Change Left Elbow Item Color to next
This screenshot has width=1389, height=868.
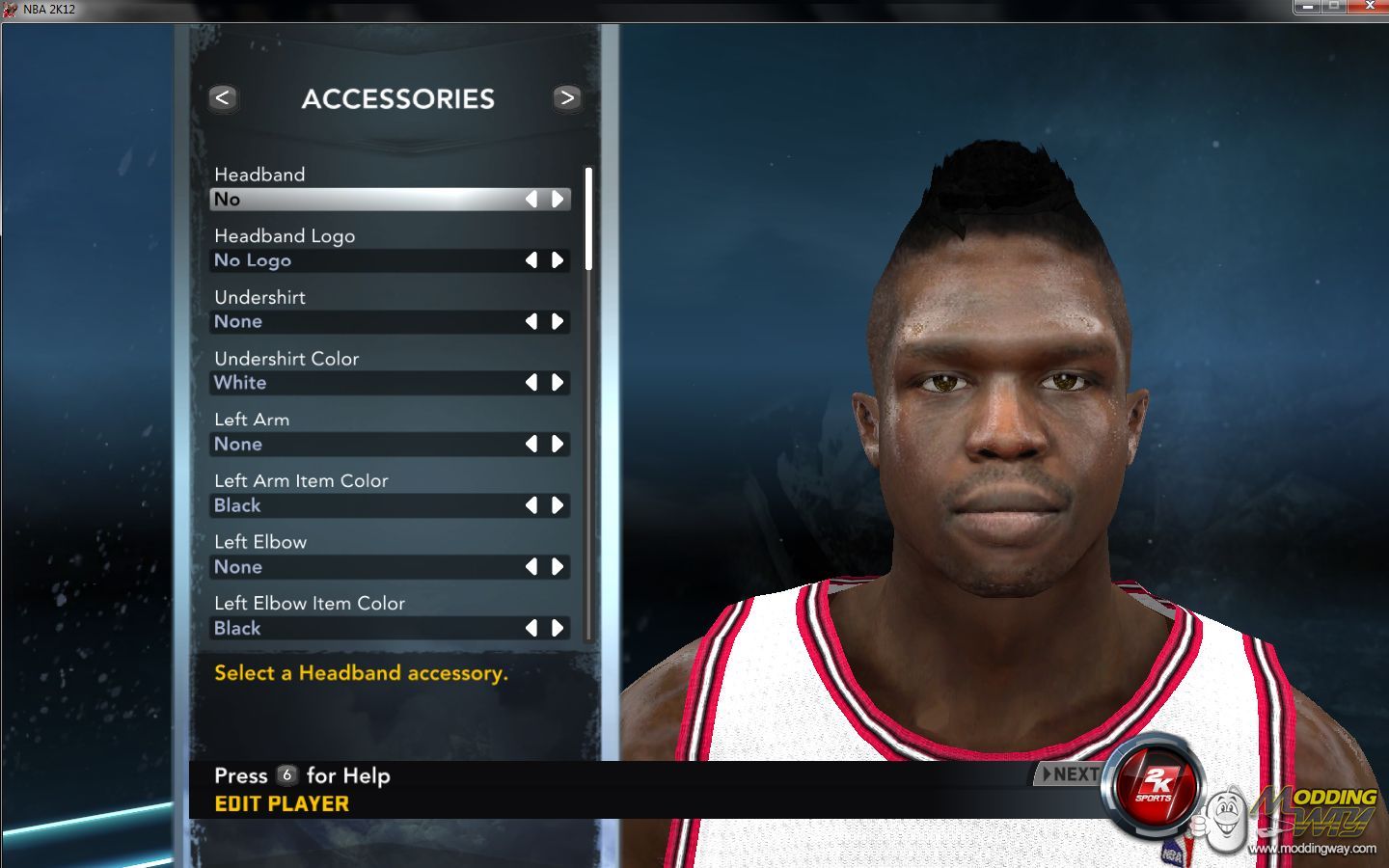[x=558, y=629]
